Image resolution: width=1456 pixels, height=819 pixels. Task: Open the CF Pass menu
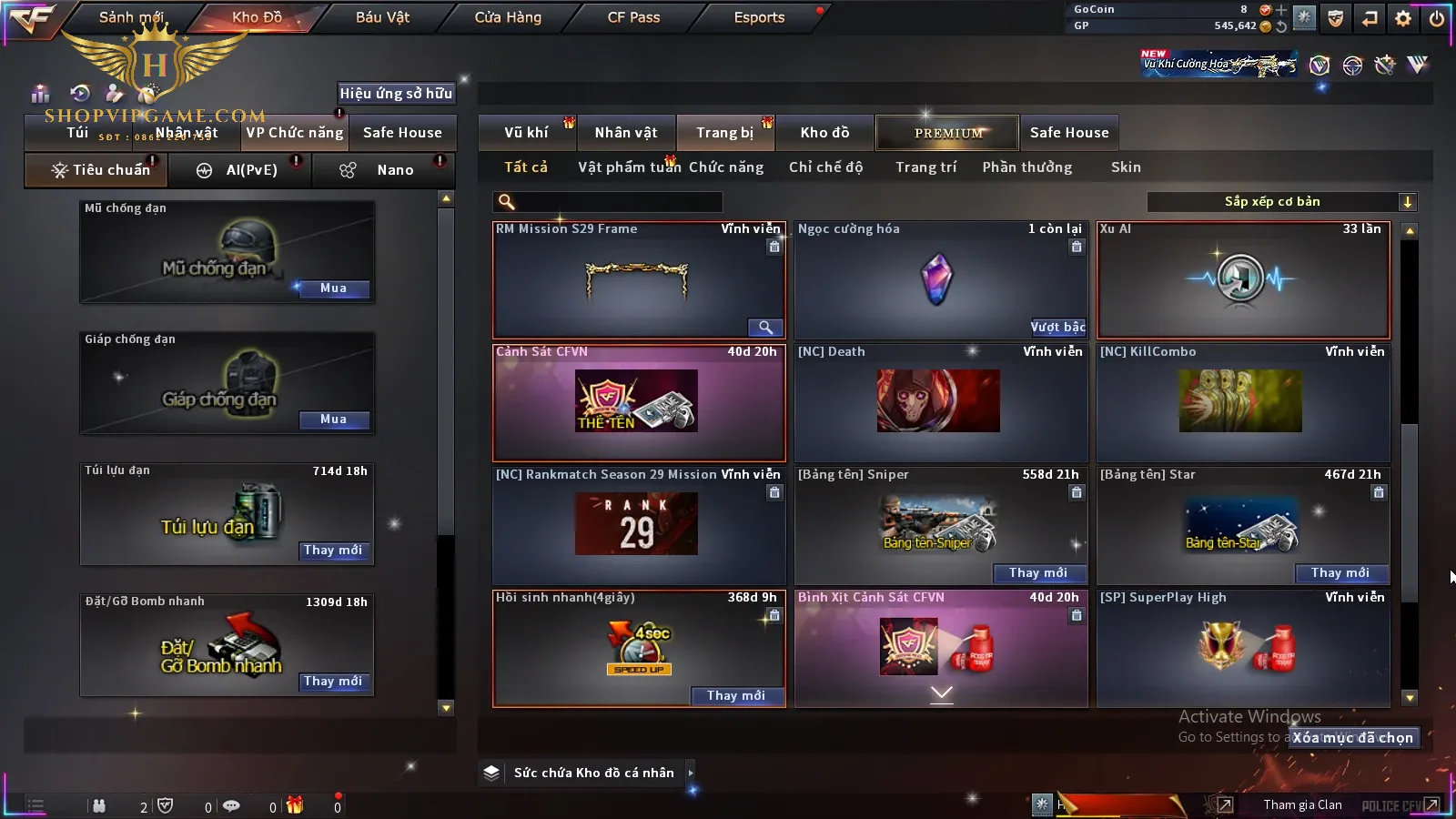(x=633, y=17)
